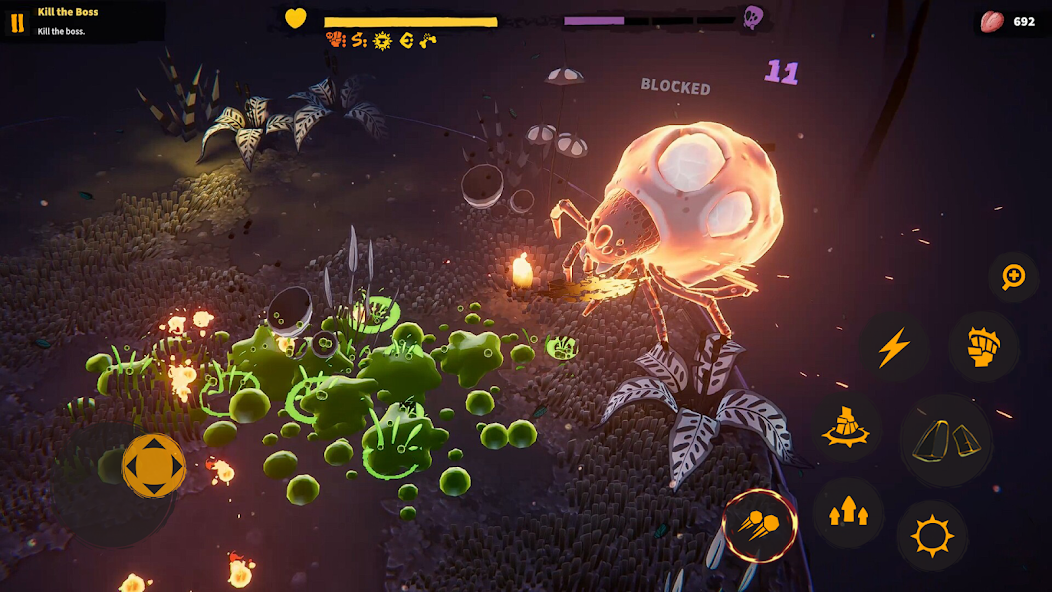Activate the lightning bolt ability
1052x592 pixels.
pos(893,348)
